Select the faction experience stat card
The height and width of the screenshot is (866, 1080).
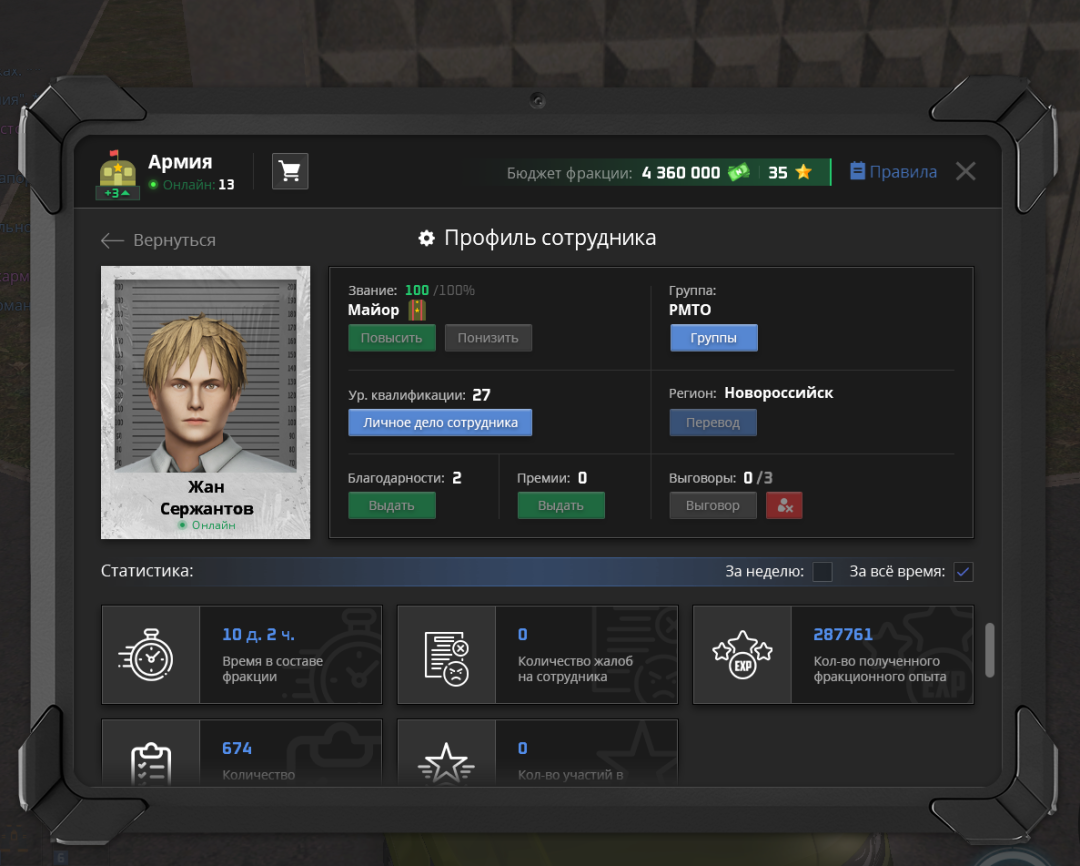coord(833,655)
